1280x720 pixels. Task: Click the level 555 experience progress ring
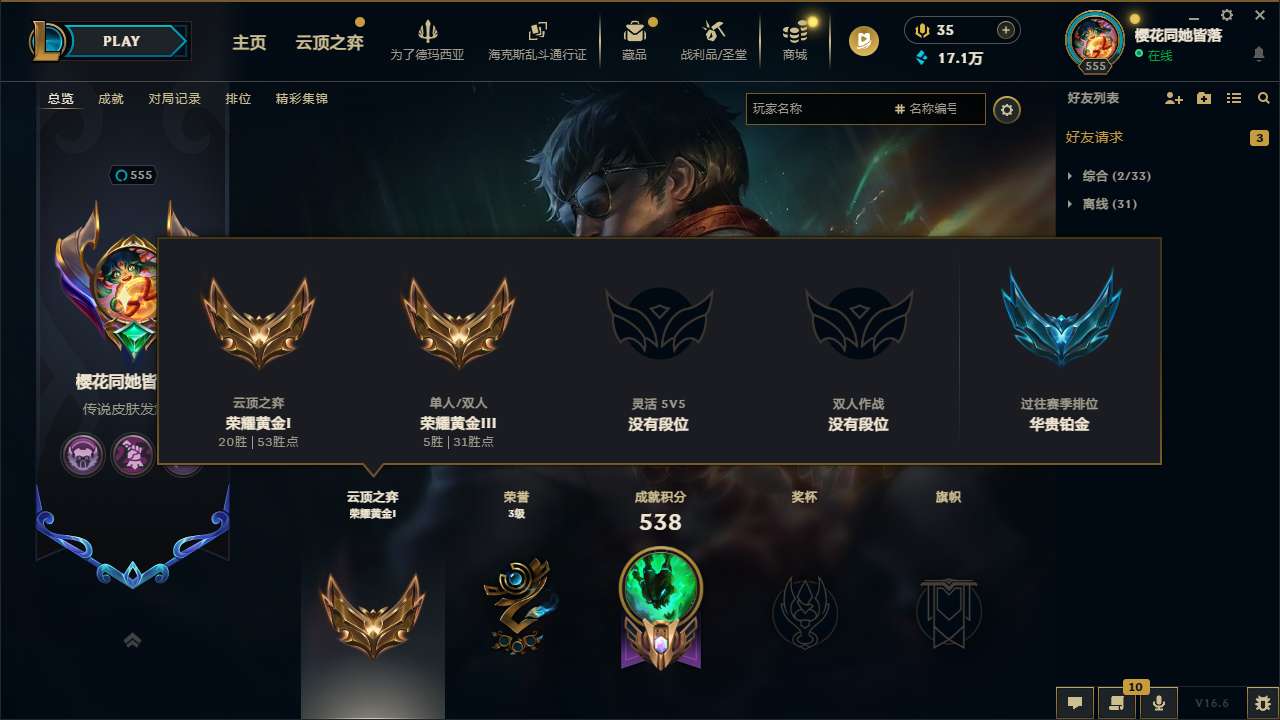point(1094,40)
